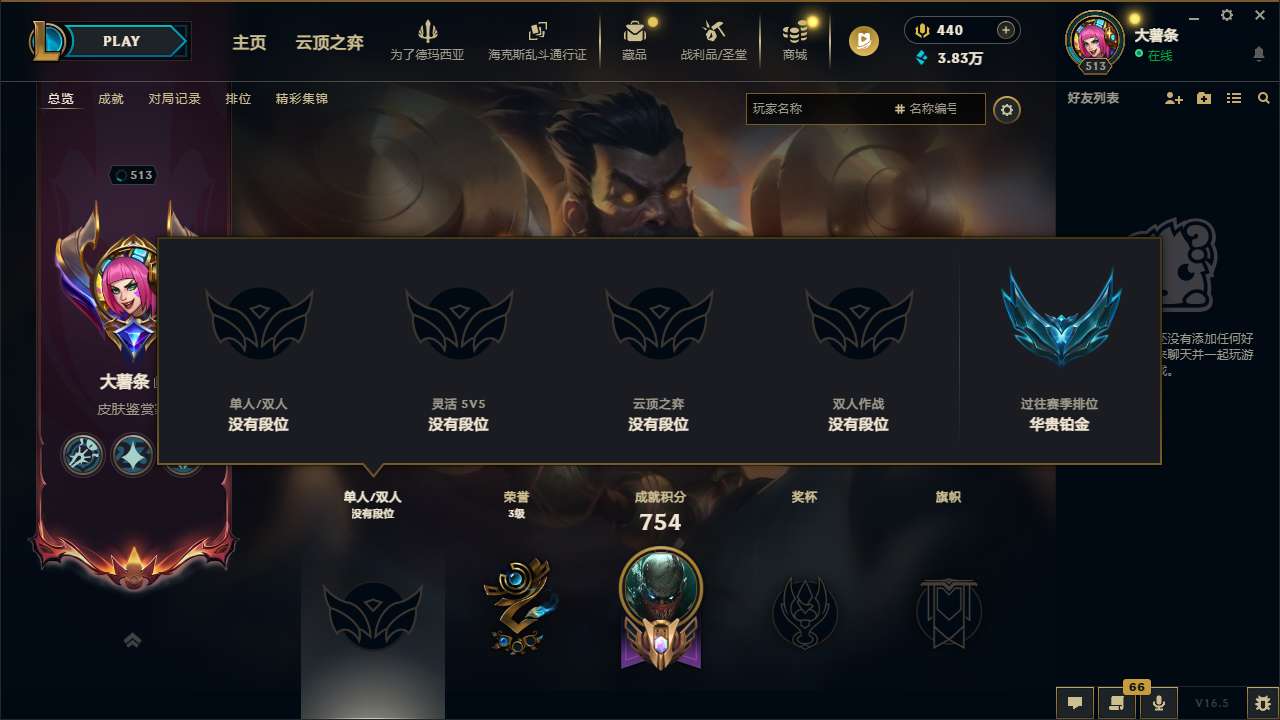Collapse the profile sidebar with the chevron
The image size is (1280, 720).
pyautogui.click(x=132, y=639)
